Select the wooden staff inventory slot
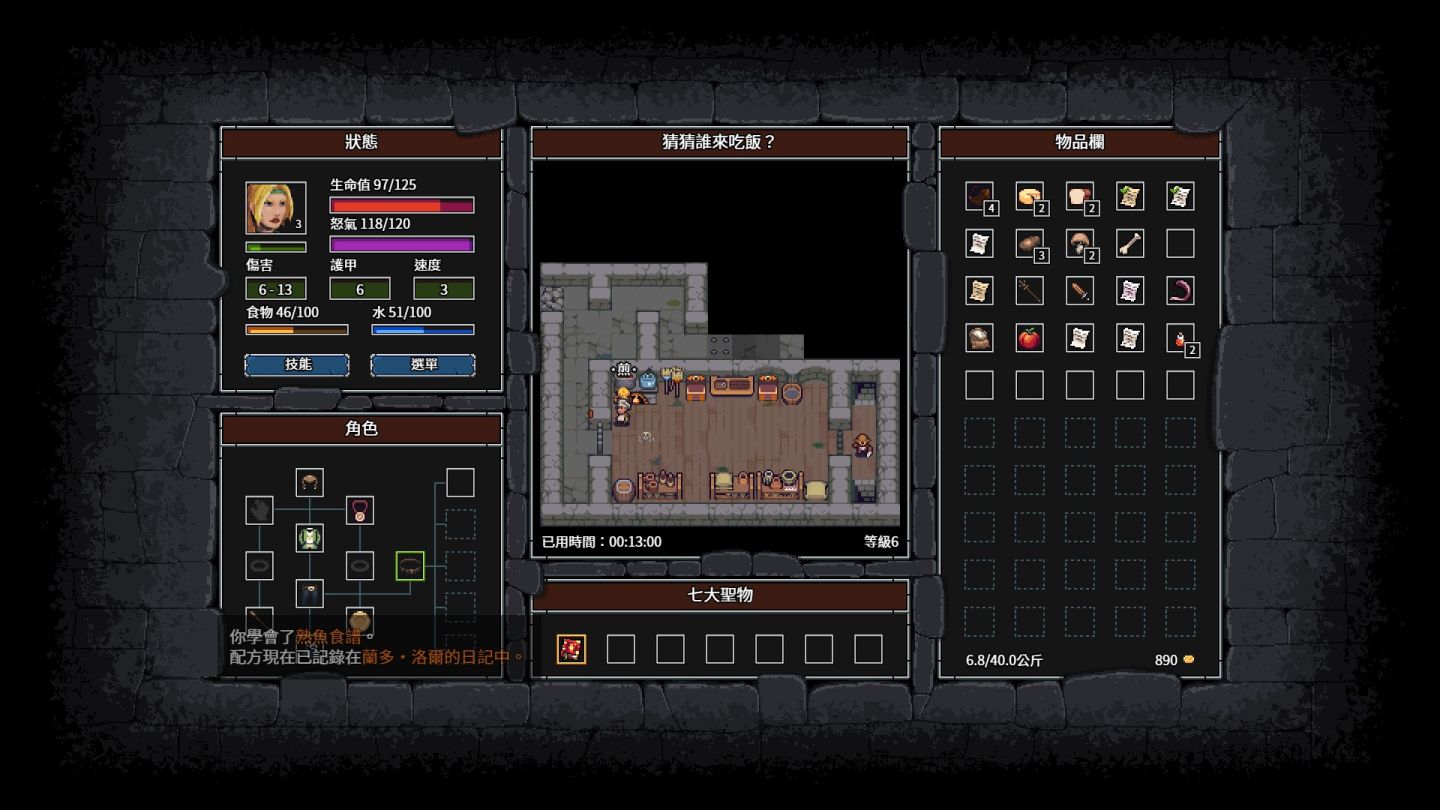1440x810 pixels. [x=1029, y=291]
